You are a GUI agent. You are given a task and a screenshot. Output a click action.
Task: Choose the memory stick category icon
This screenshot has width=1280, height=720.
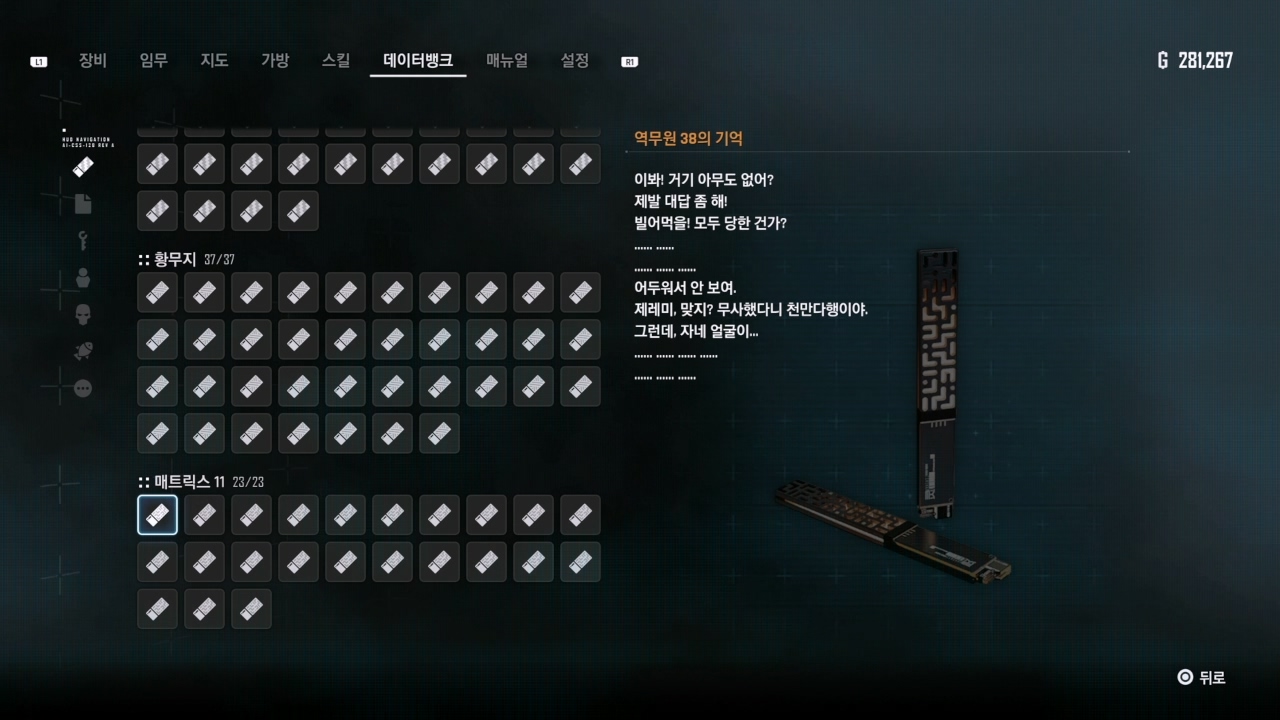(x=83, y=167)
